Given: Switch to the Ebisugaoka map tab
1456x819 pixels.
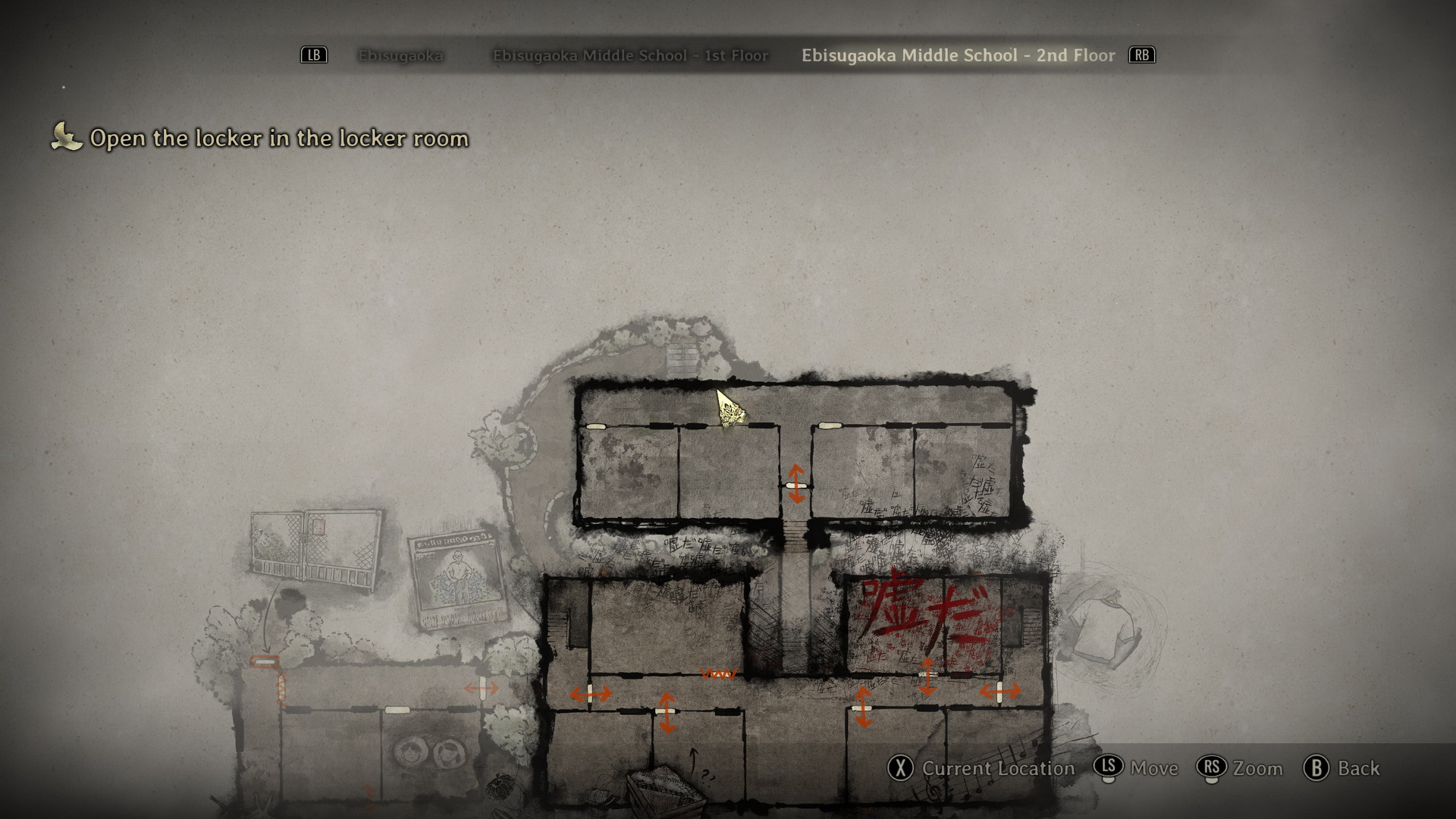Looking at the screenshot, I should pos(400,55).
